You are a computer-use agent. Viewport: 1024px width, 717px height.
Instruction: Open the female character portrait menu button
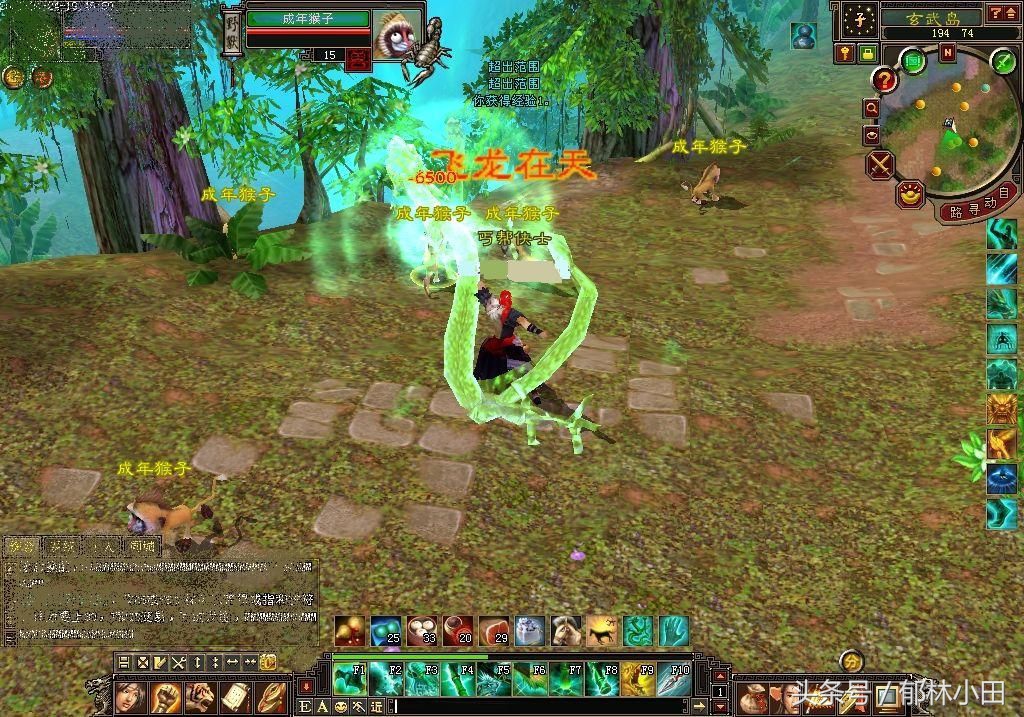130,695
